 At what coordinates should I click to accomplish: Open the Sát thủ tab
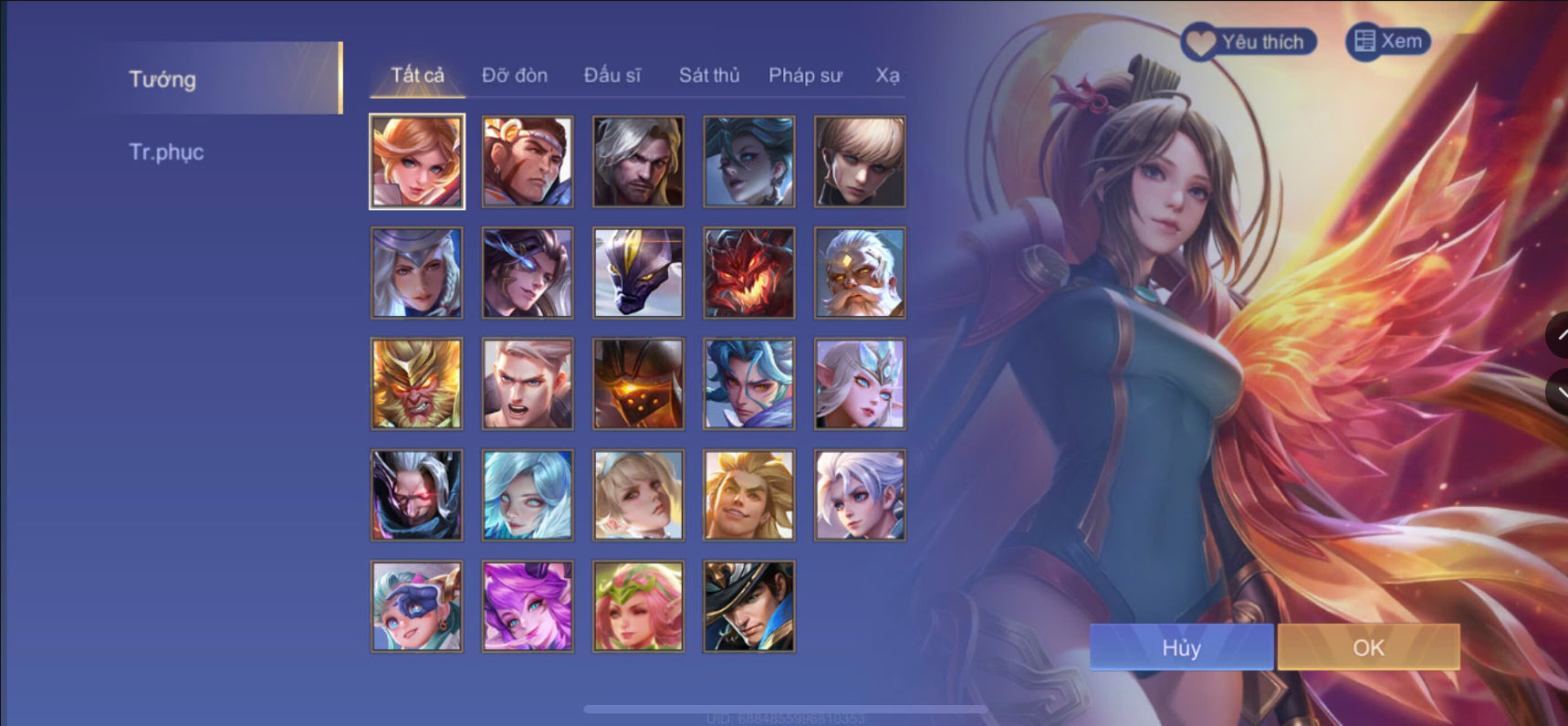pos(708,76)
